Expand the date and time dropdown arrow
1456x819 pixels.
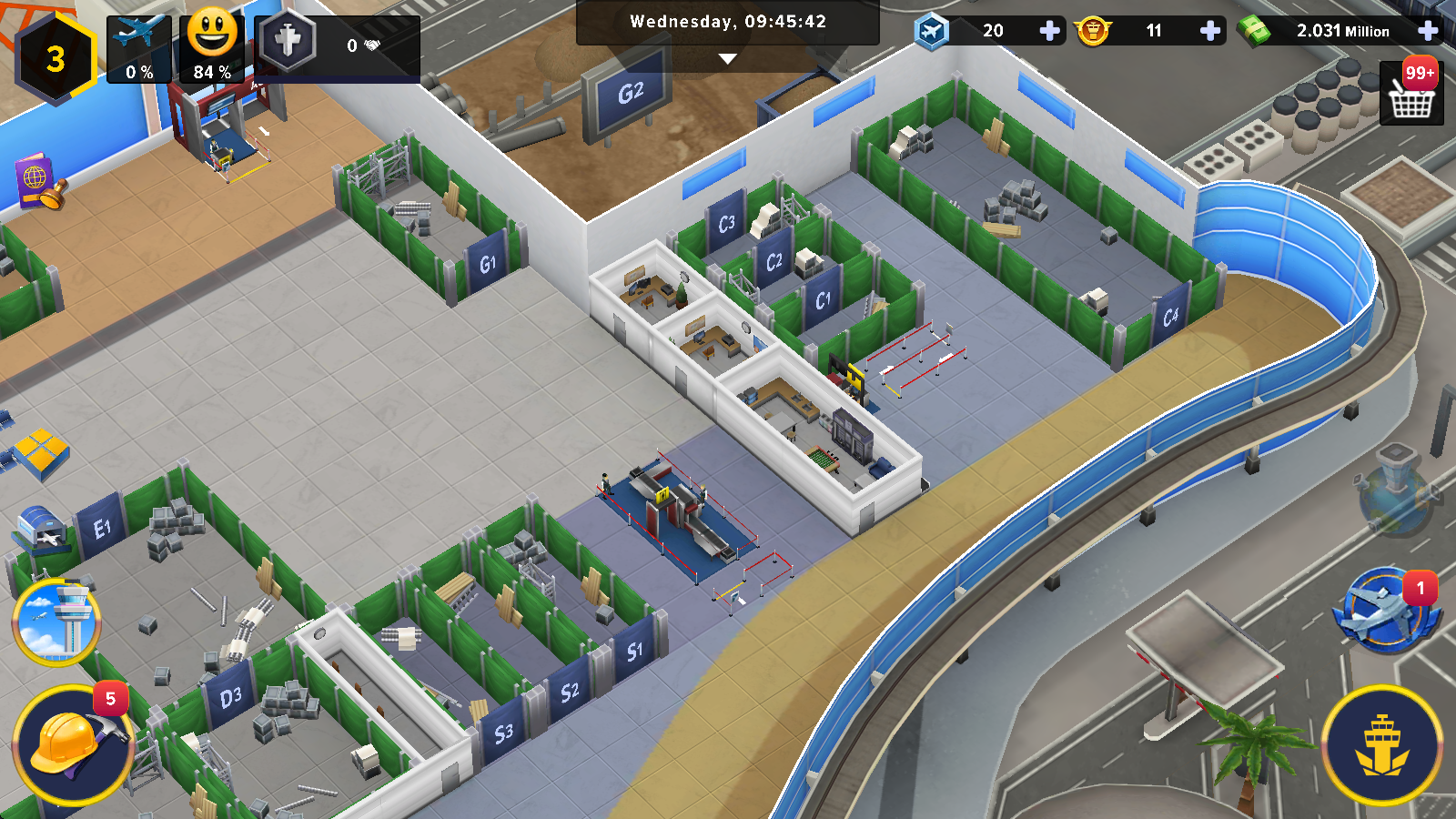pos(727,59)
